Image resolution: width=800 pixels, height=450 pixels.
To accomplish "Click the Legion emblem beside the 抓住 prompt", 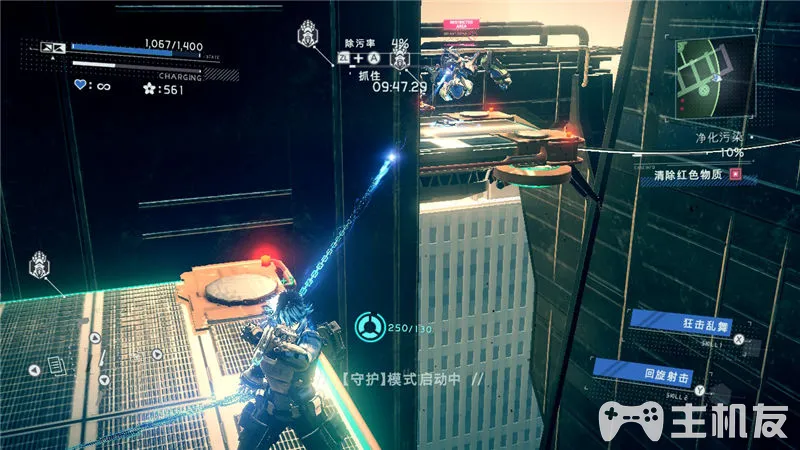I will (x=400, y=60).
